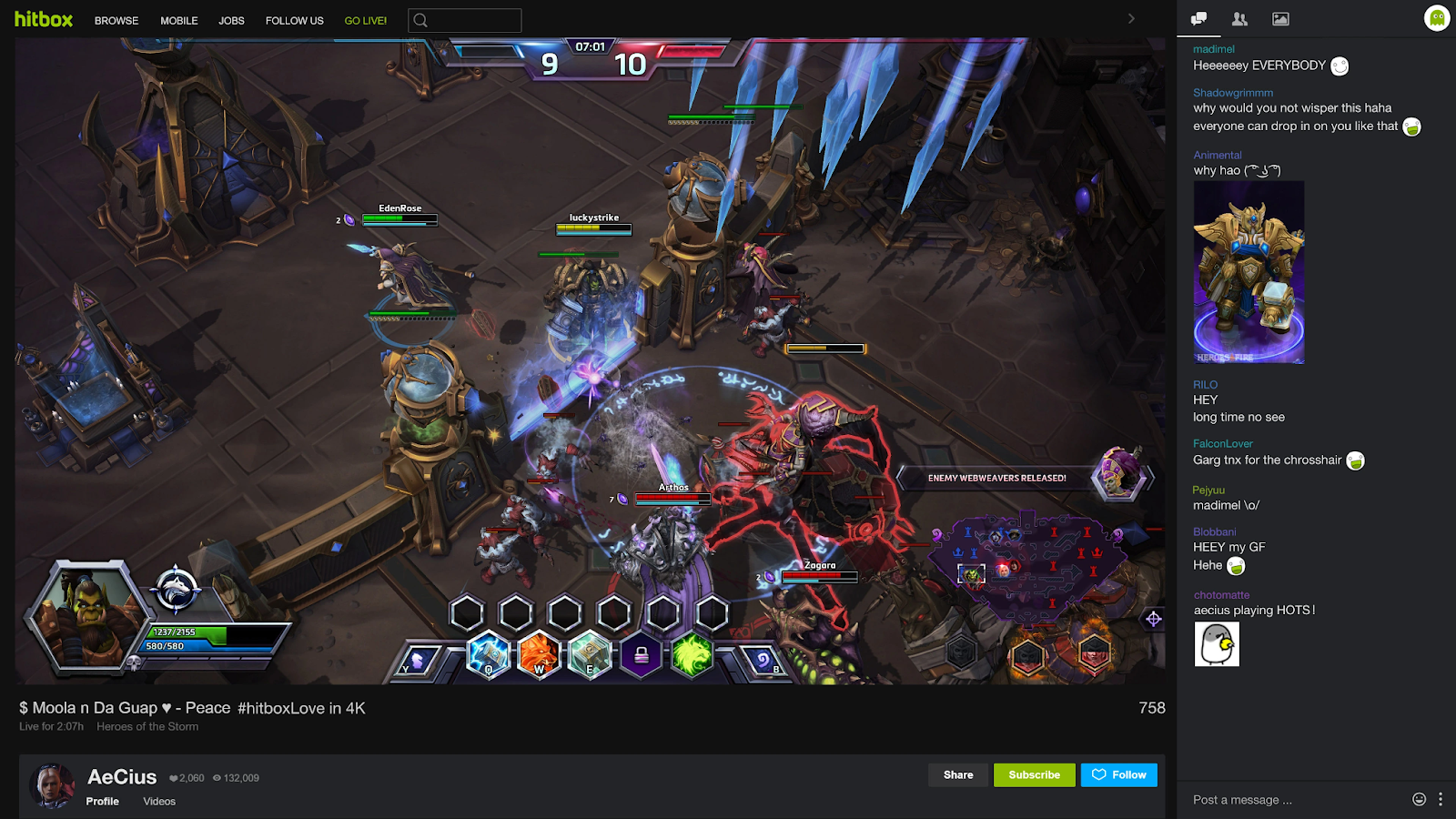1456x819 pixels.
Task: Summon mount with the Y icon
Action: click(418, 661)
